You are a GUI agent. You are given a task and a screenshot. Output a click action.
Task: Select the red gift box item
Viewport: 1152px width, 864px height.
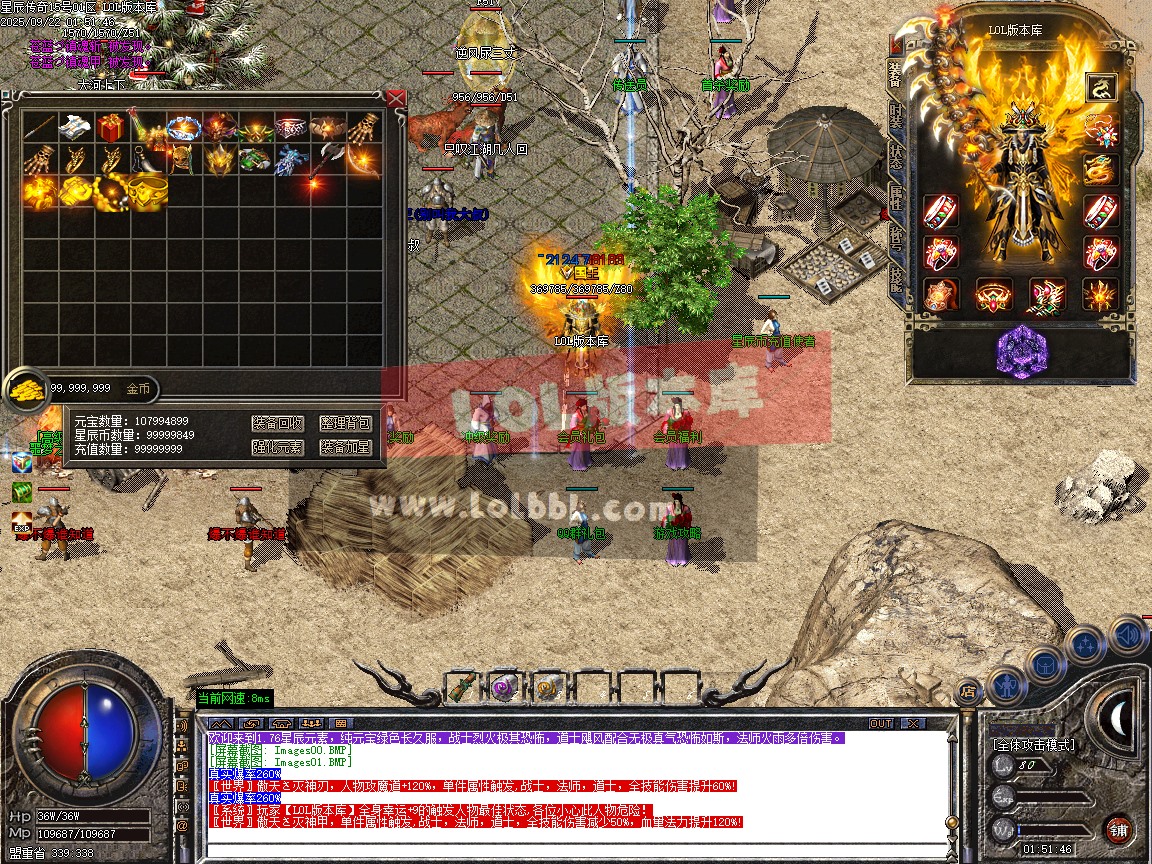(110, 127)
